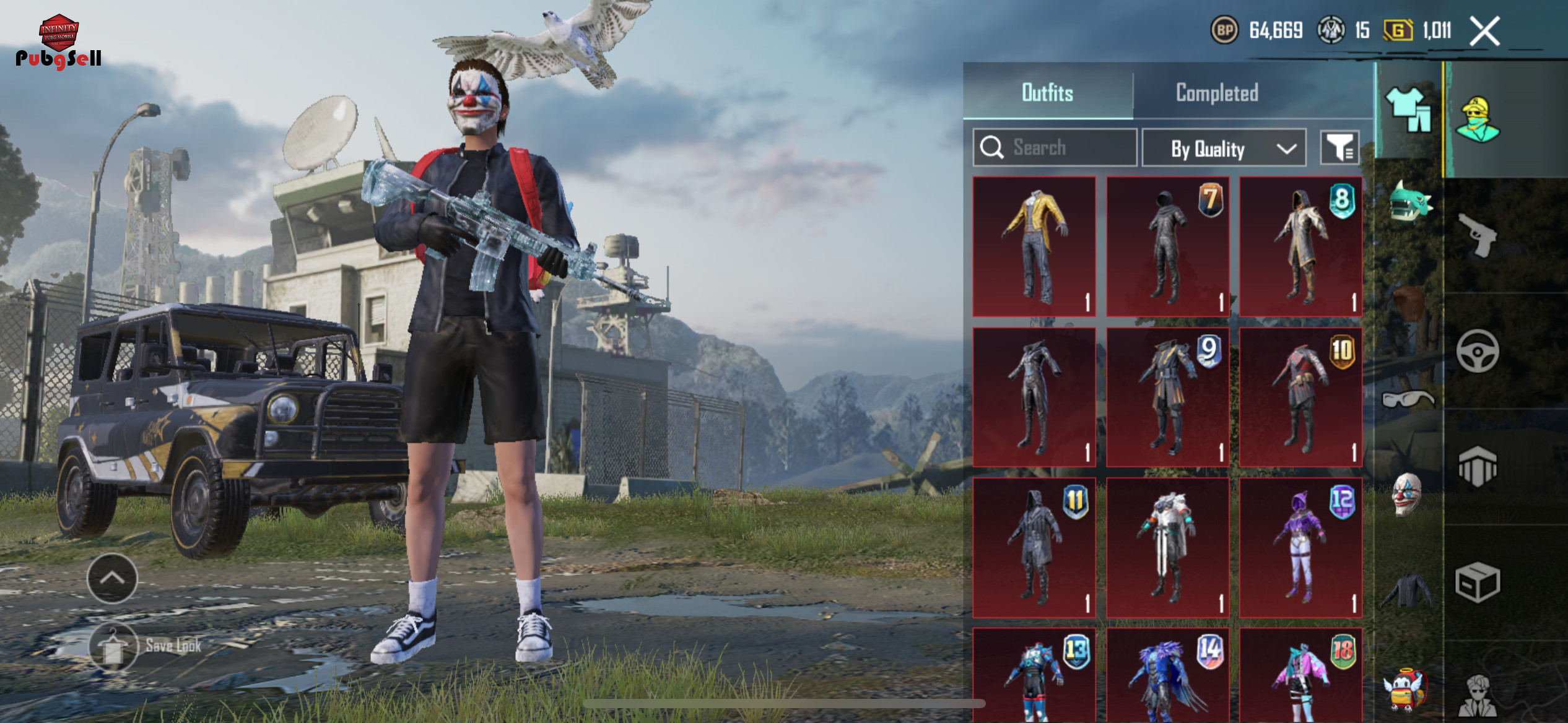Screen dimensions: 1568x723
Task: Show the teal shark headgear category
Action: click(x=1408, y=201)
